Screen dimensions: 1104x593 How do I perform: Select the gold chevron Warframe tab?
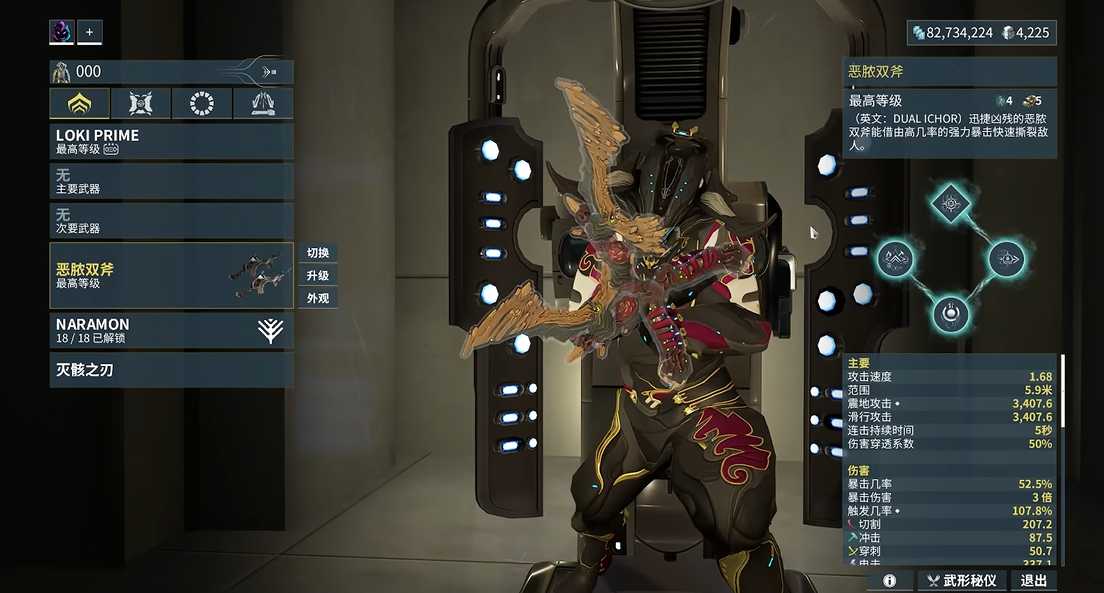(80, 103)
